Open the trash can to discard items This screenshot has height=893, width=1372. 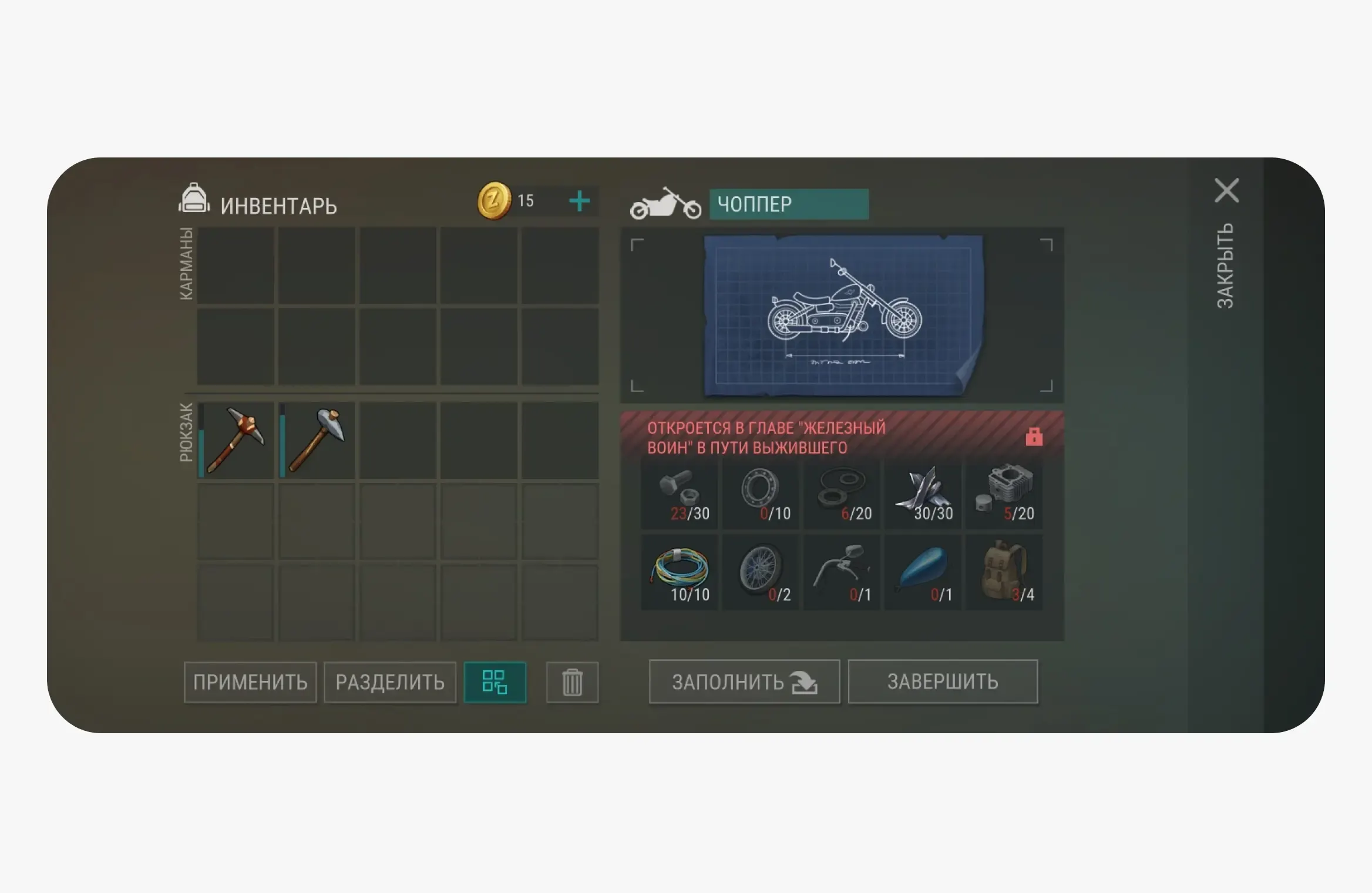point(572,682)
